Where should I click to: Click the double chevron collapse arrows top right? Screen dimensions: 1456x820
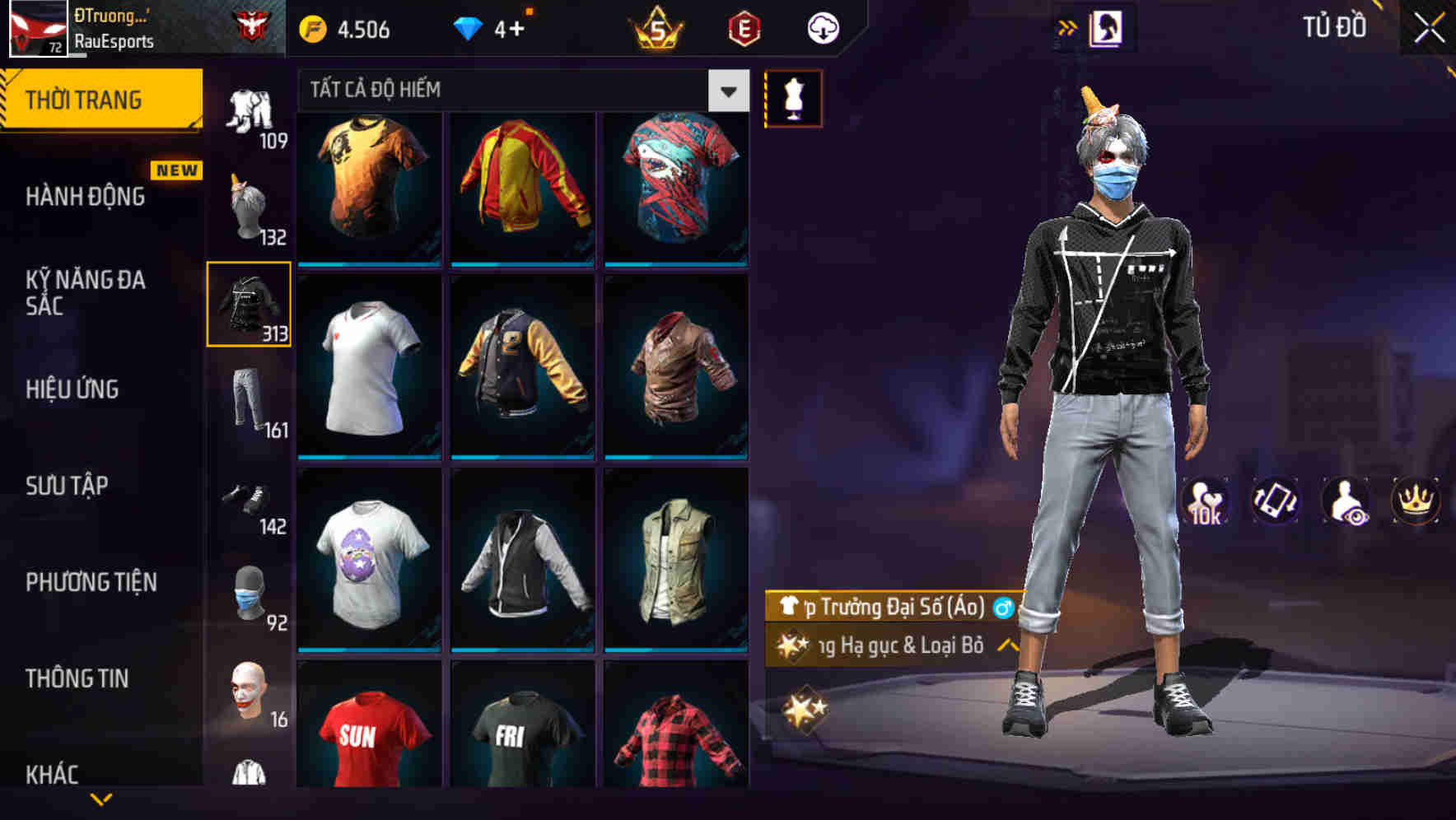pyautogui.click(x=1068, y=26)
